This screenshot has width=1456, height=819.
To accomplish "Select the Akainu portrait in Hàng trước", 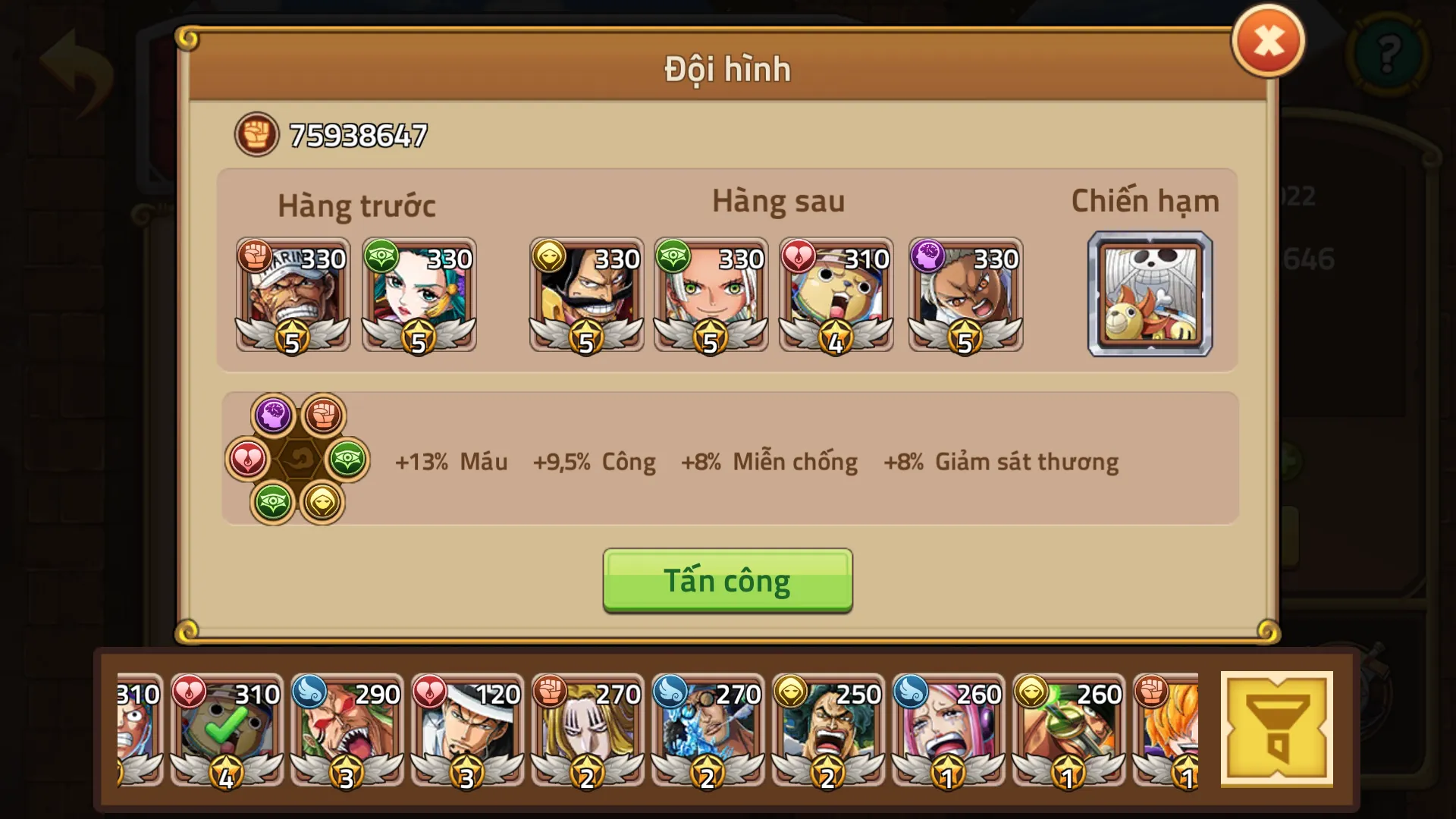I will [293, 296].
